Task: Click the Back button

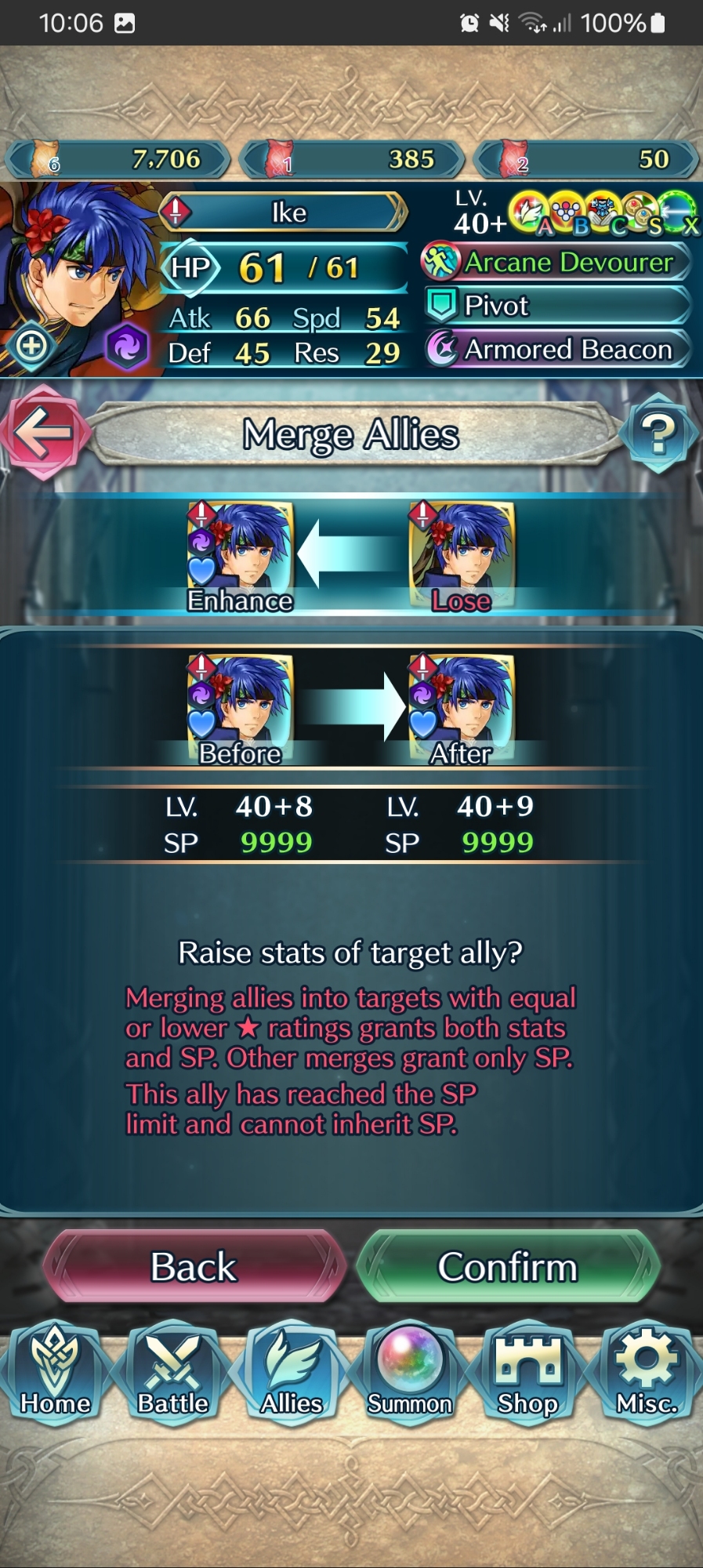Action: point(194,1267)
